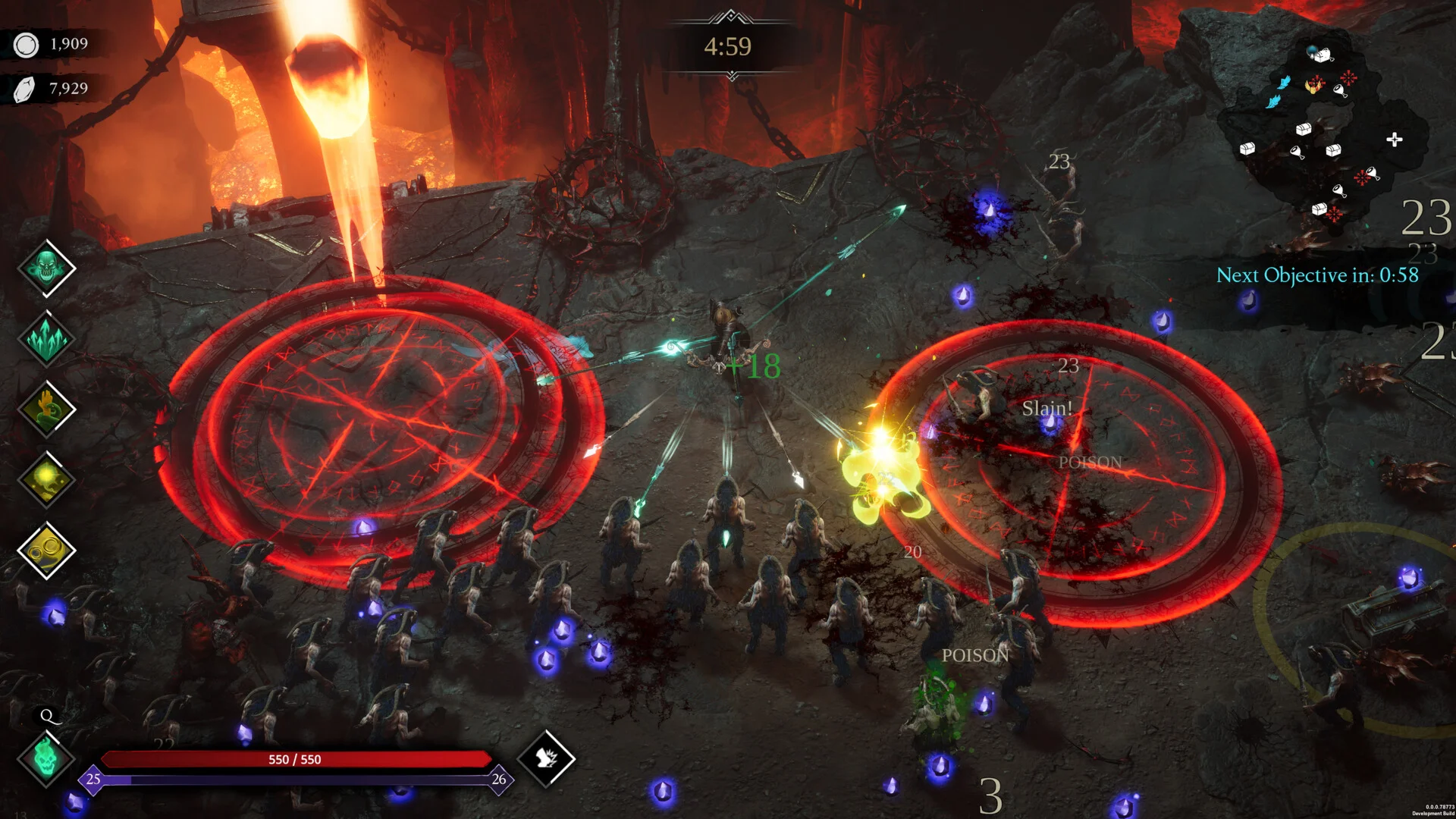This screenshot has width=1456, height=819.
Task: Choose the glowing yellow orb ability
Action: (46, 479)
